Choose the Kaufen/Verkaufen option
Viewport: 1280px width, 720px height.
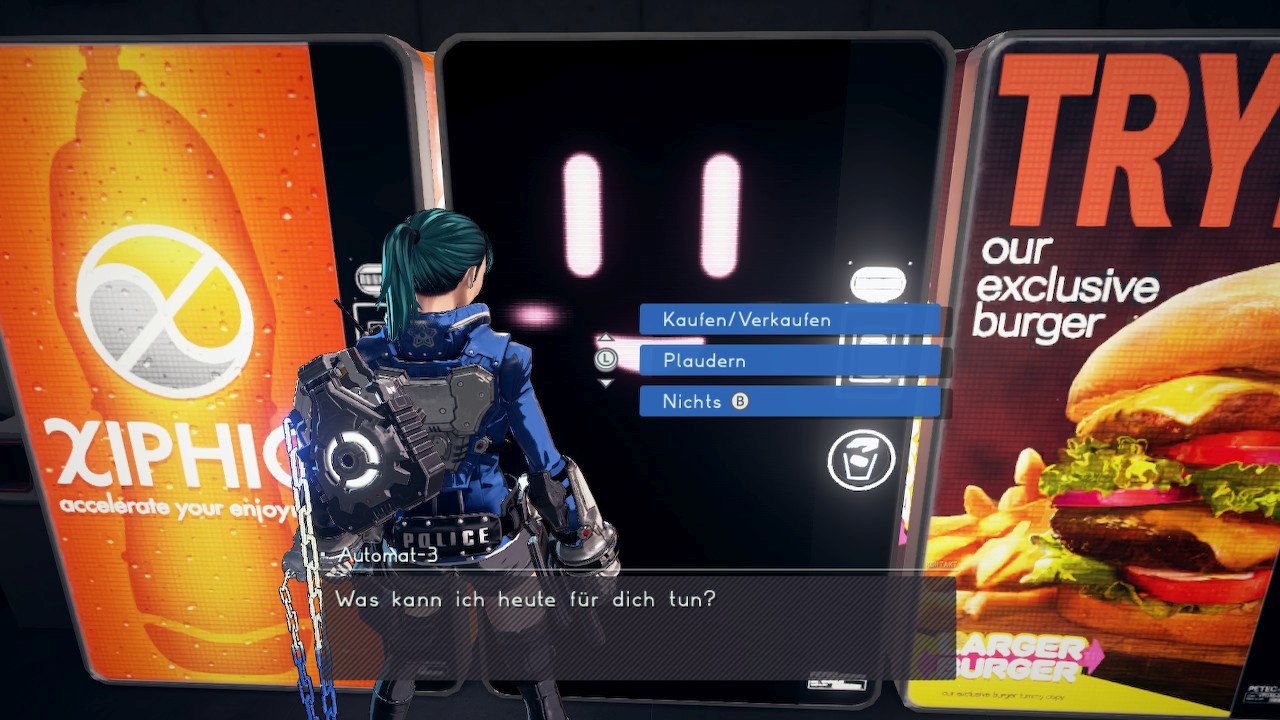coord(789,320)
